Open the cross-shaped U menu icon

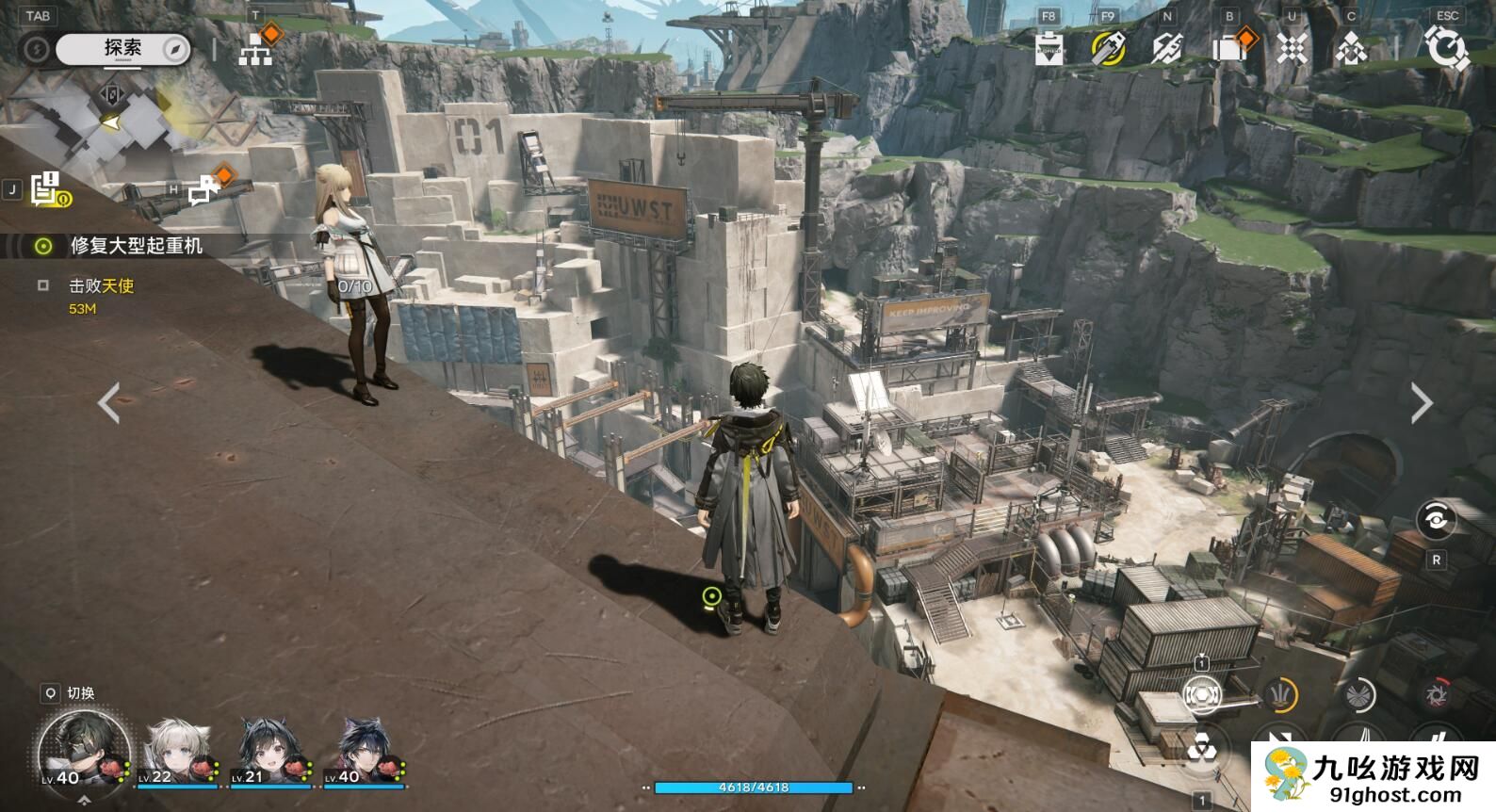coord(1292,48)
